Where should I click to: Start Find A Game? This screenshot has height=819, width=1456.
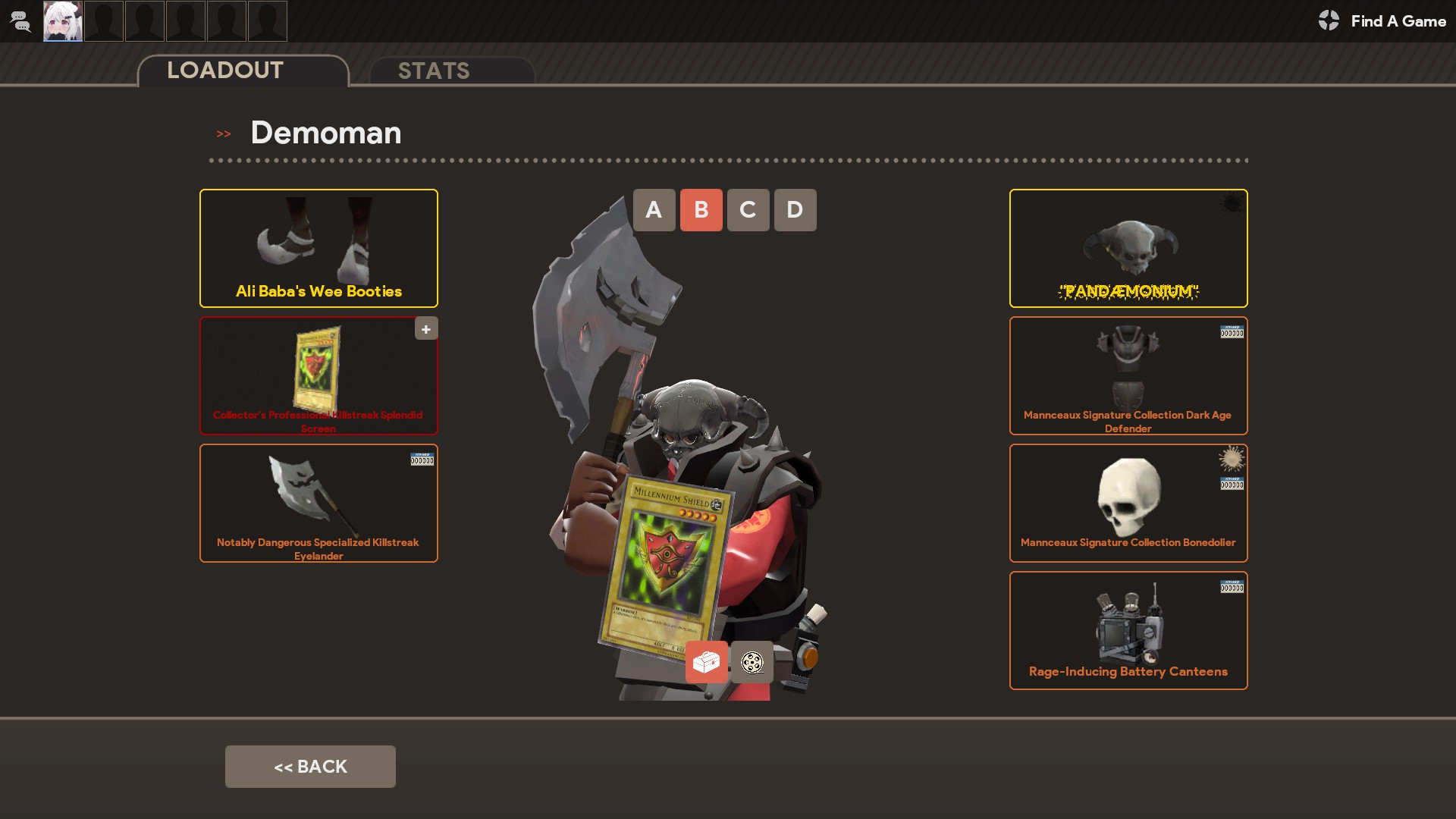(x=1398, y=21)
